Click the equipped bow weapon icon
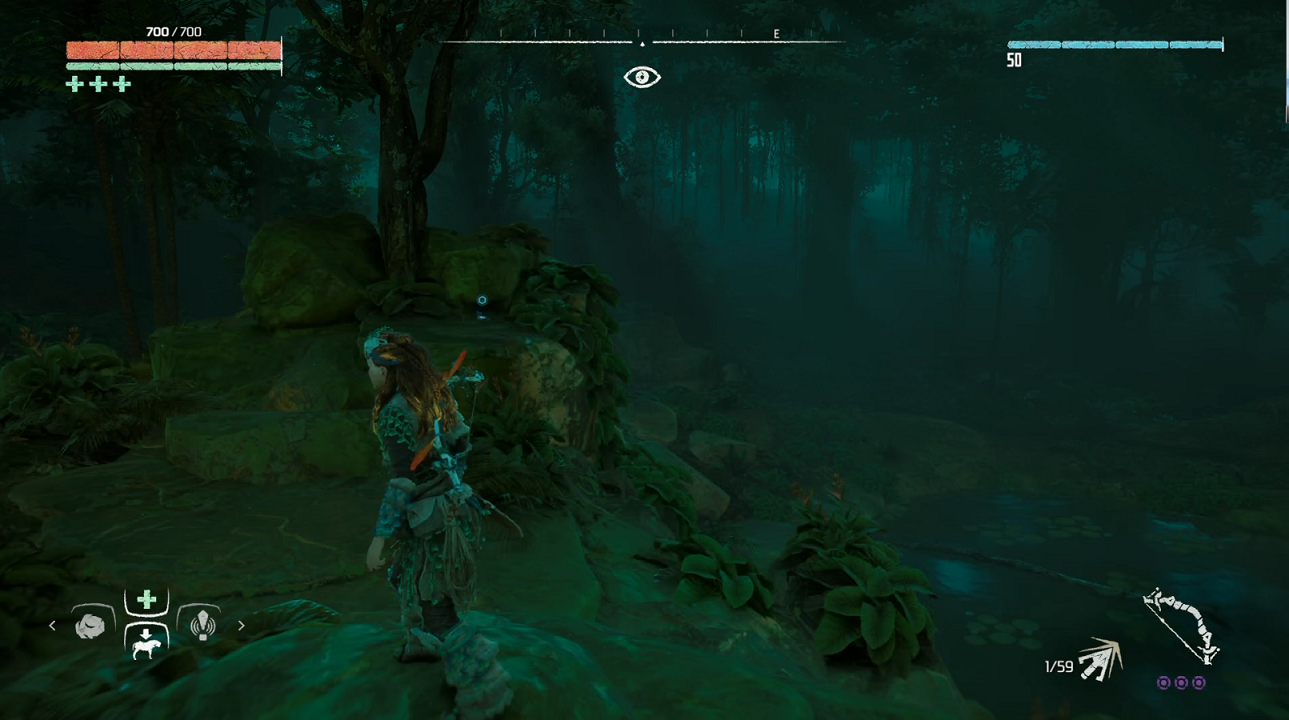Image resolution: width=1289 pixels, height=720 pixels. 1181,627
